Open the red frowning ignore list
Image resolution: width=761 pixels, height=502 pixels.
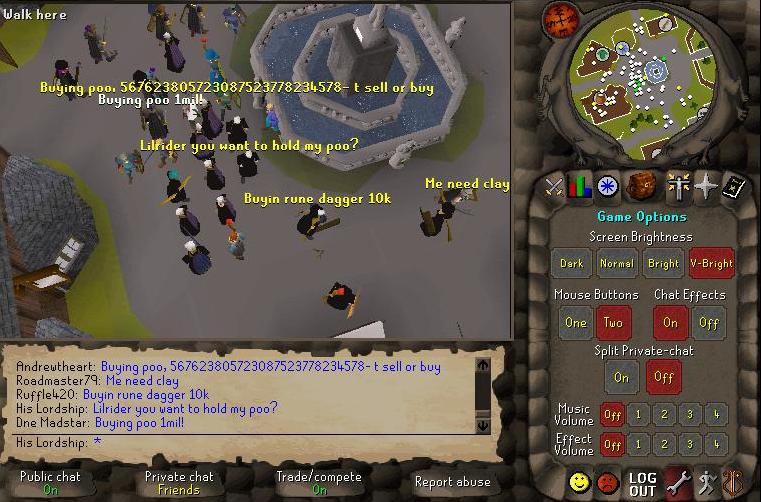(608, 484)
